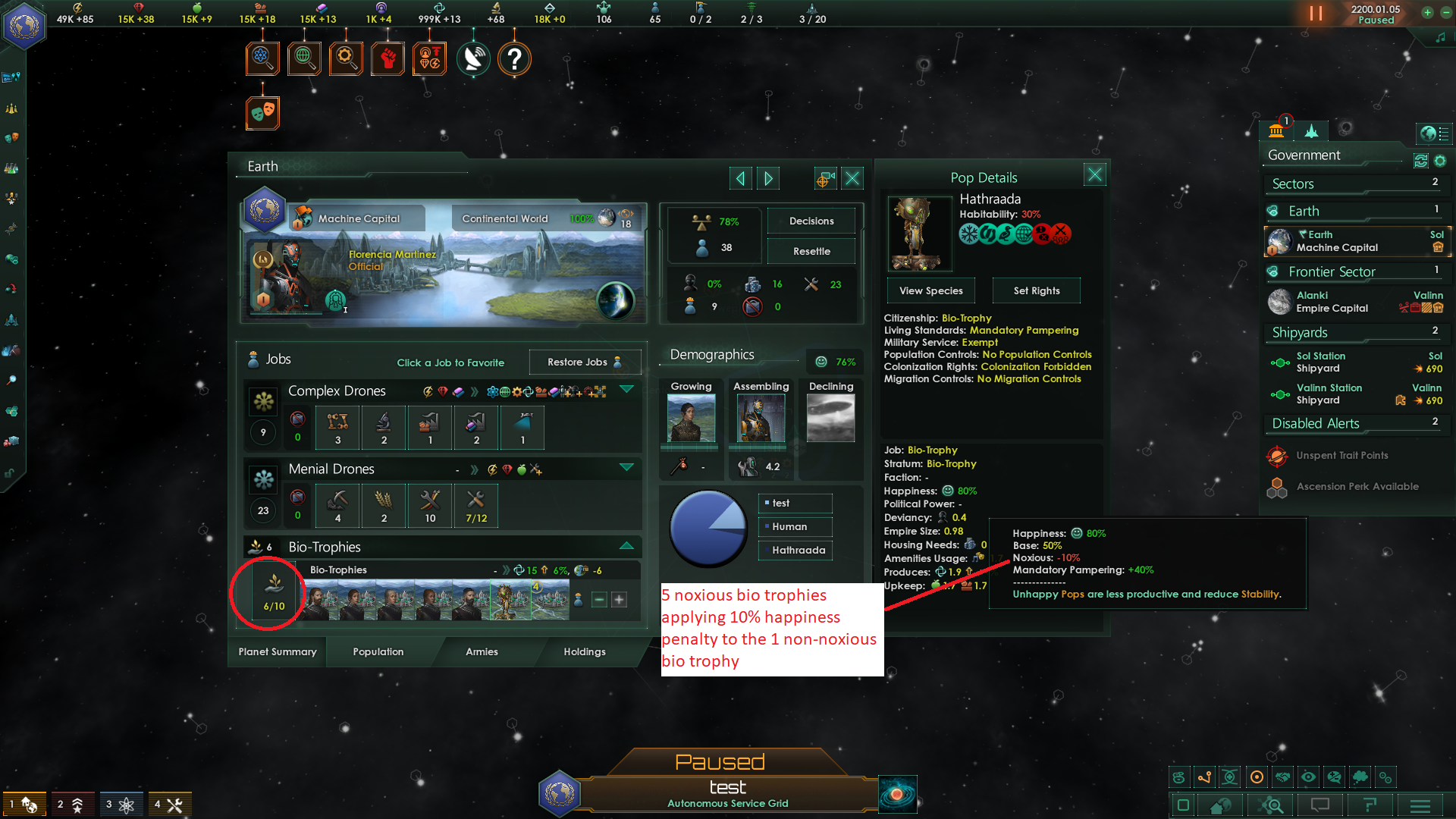1456x819 pixels.
Task: Open the message log speech bubble icon
Action: (1319, 805)
